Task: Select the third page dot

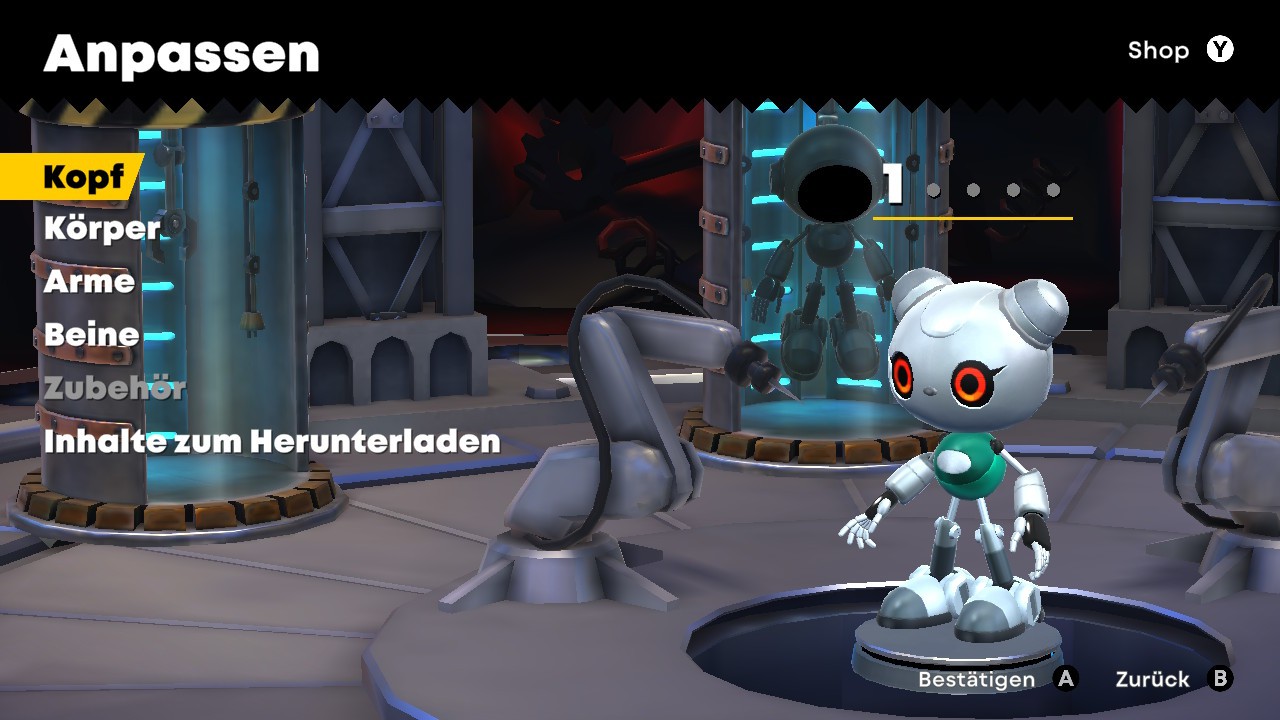Action: point(1013,190)
